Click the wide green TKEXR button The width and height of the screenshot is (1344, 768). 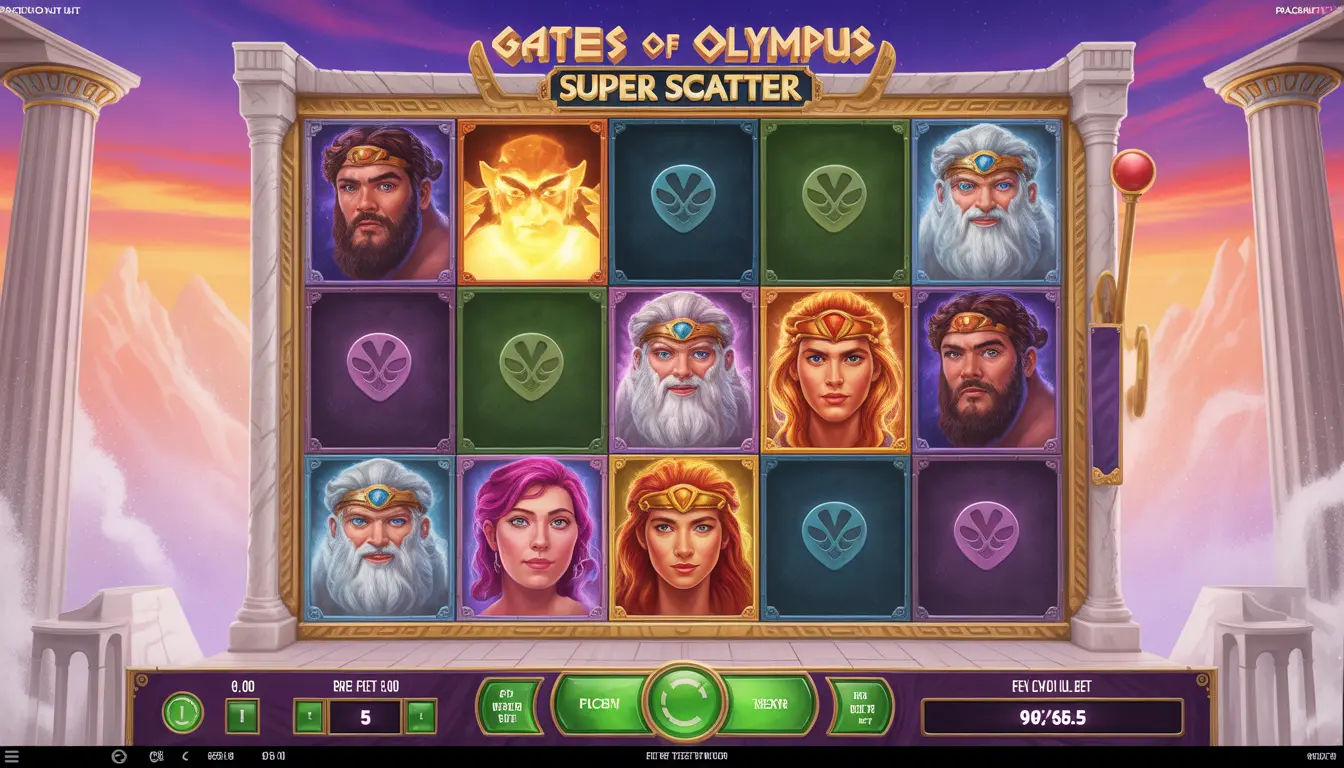tap(771, 703)
